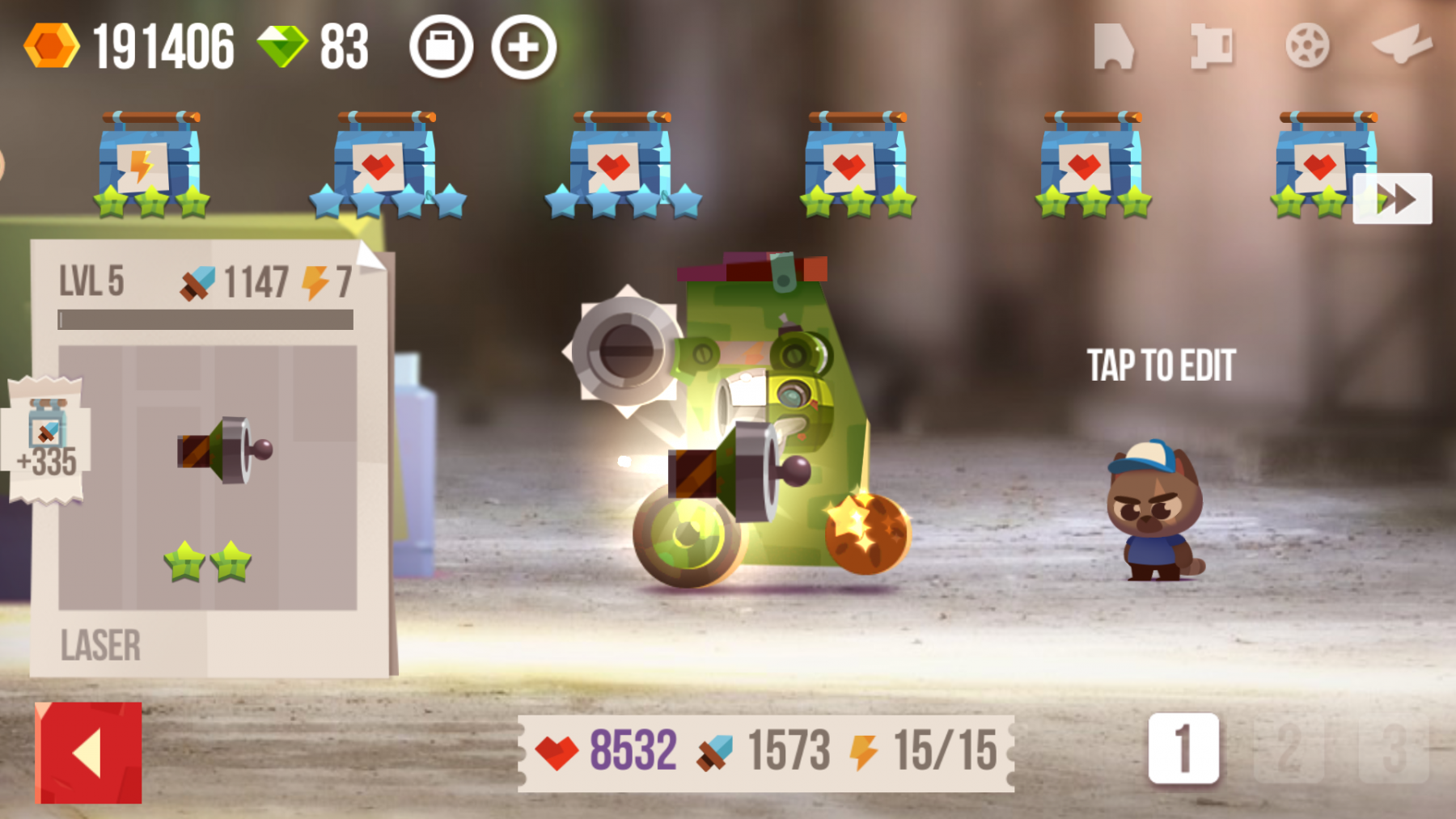The image size is (1456, 819).
Task: Open the plus button to add currency
Action: point(523,47)
